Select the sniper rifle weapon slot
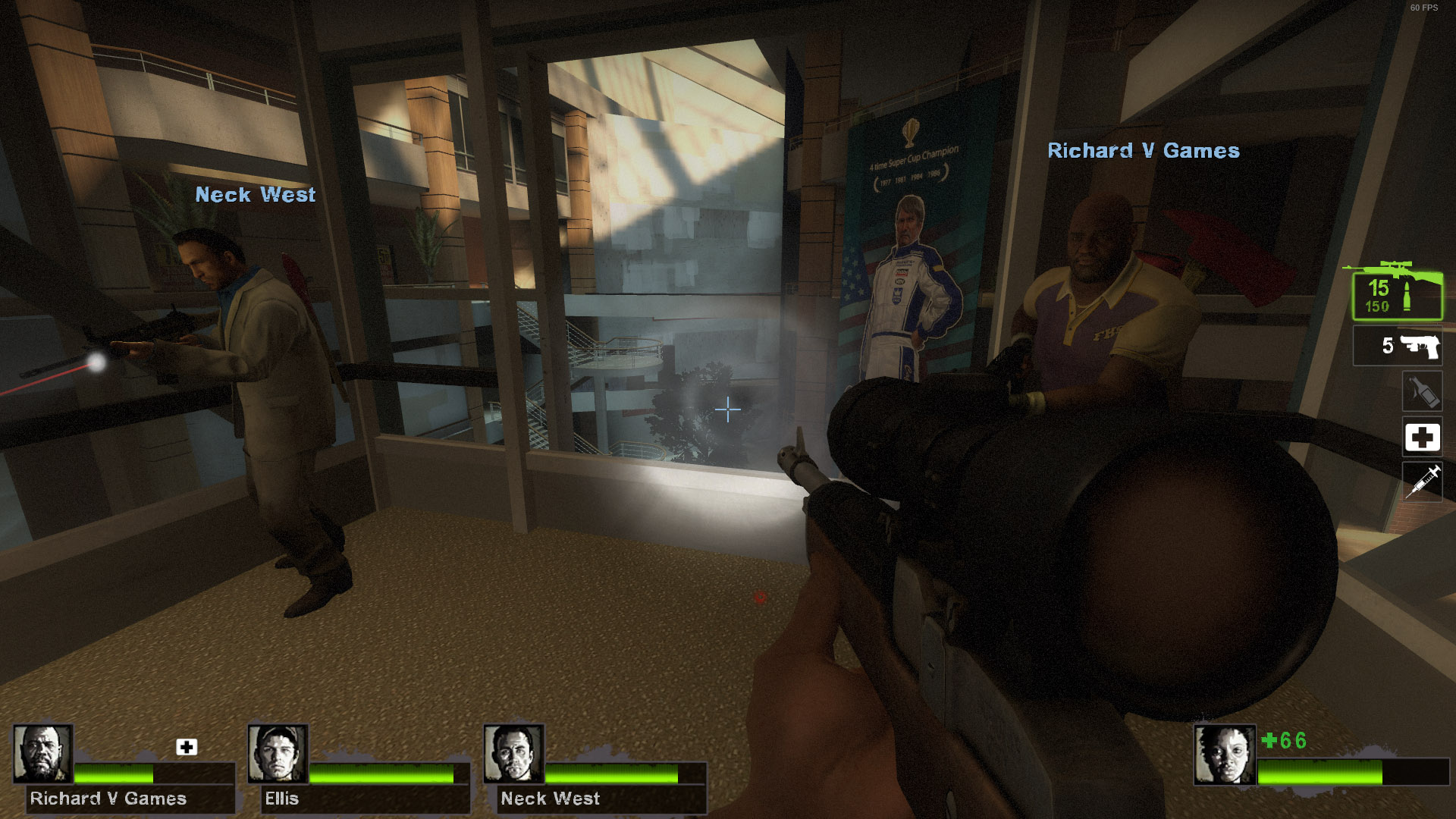The image size is (1456, 819). (x=1397, y=295)
